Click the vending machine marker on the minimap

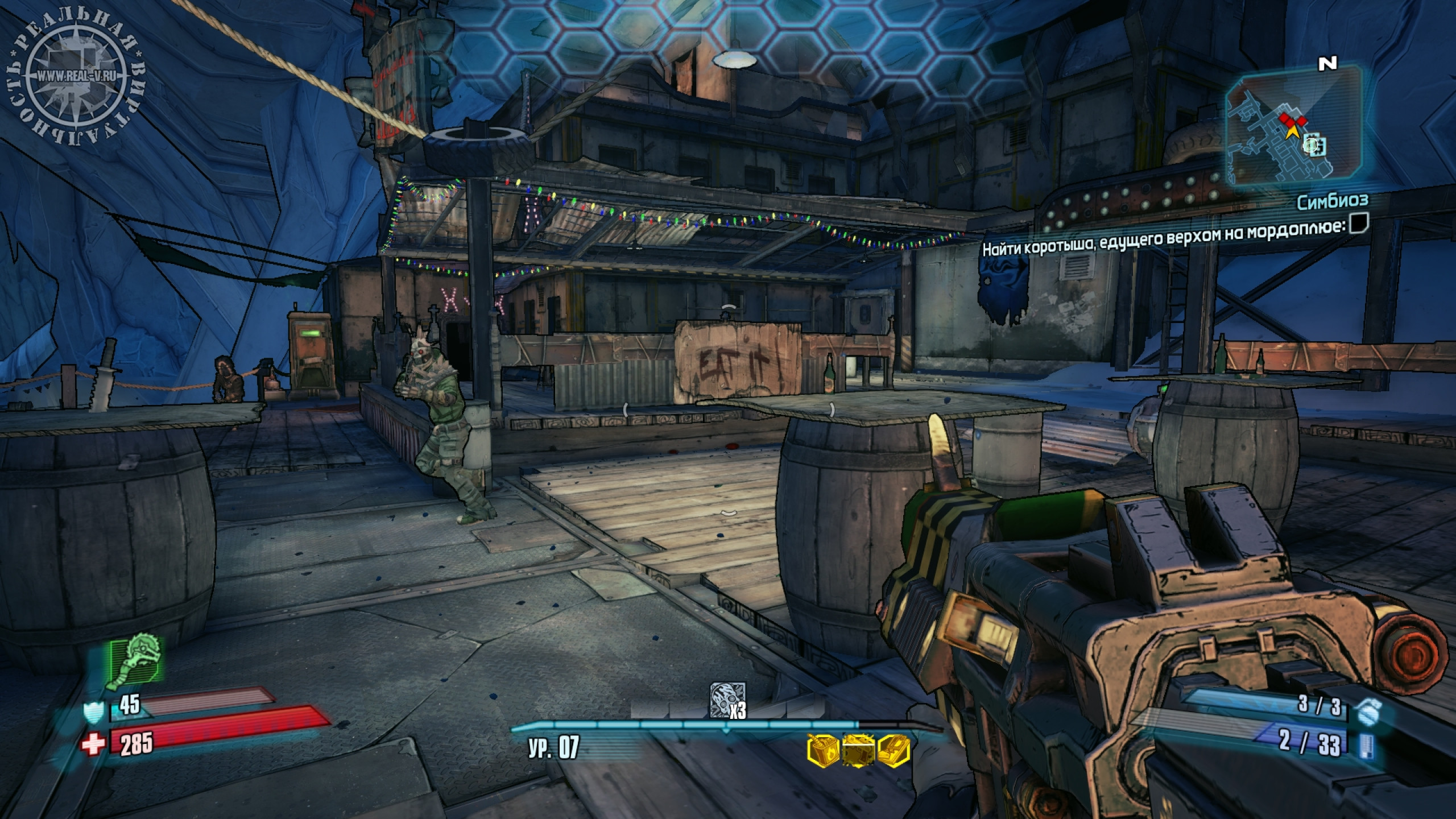[x=1314, y=146]
